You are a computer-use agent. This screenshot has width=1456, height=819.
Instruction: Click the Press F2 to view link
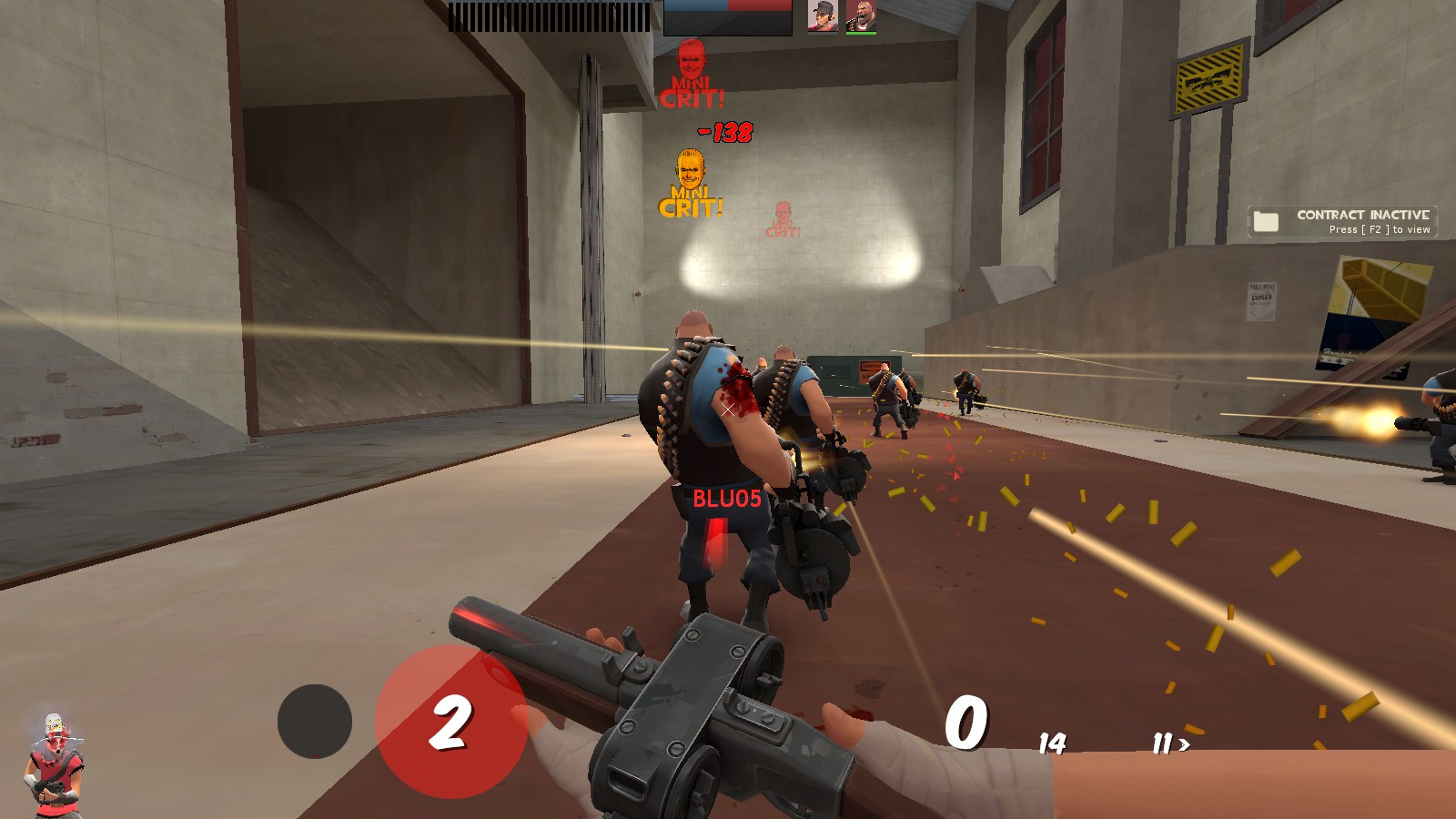click(1379, 230)
